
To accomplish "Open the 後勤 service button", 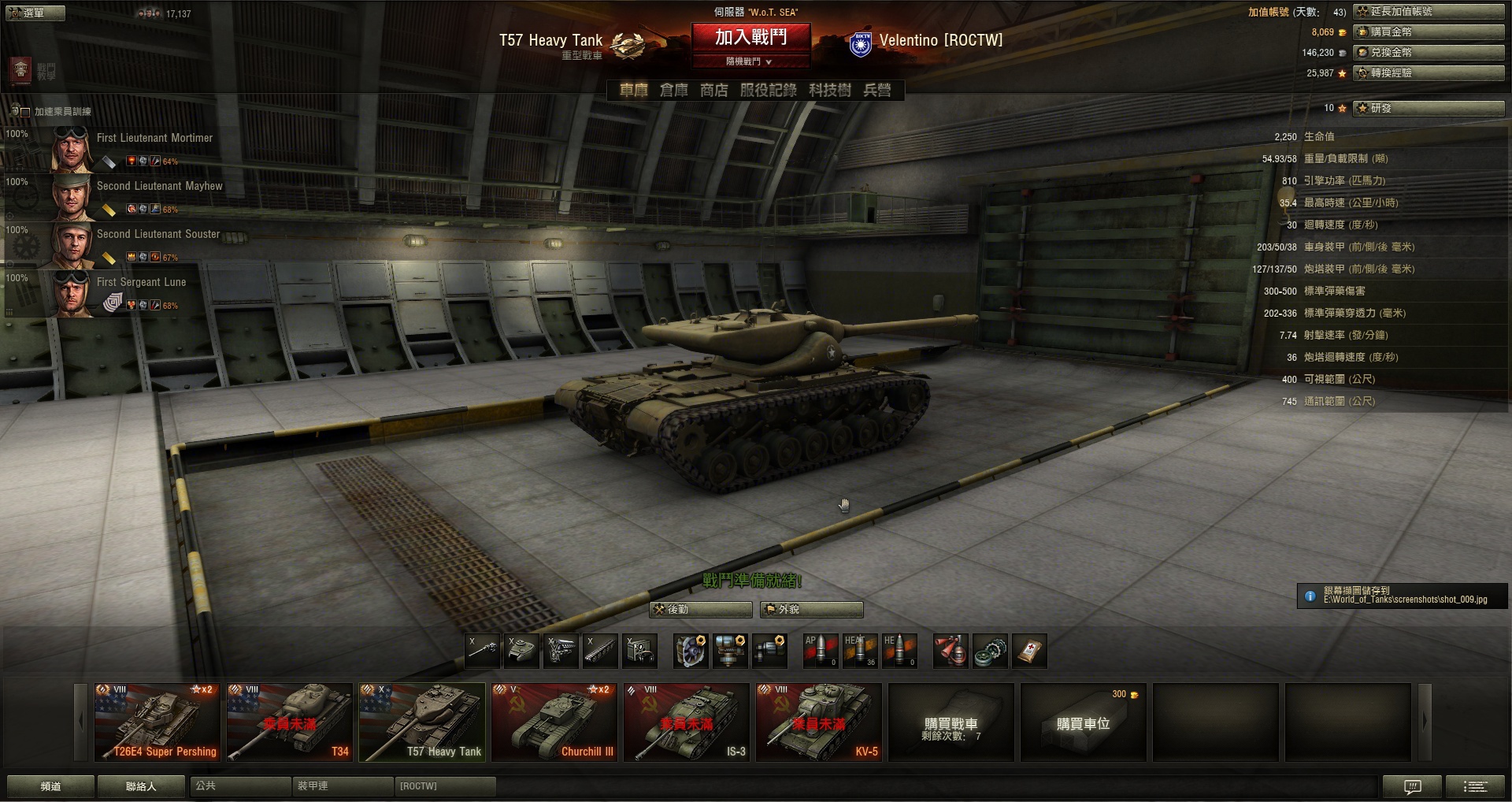I will [701, 610].
